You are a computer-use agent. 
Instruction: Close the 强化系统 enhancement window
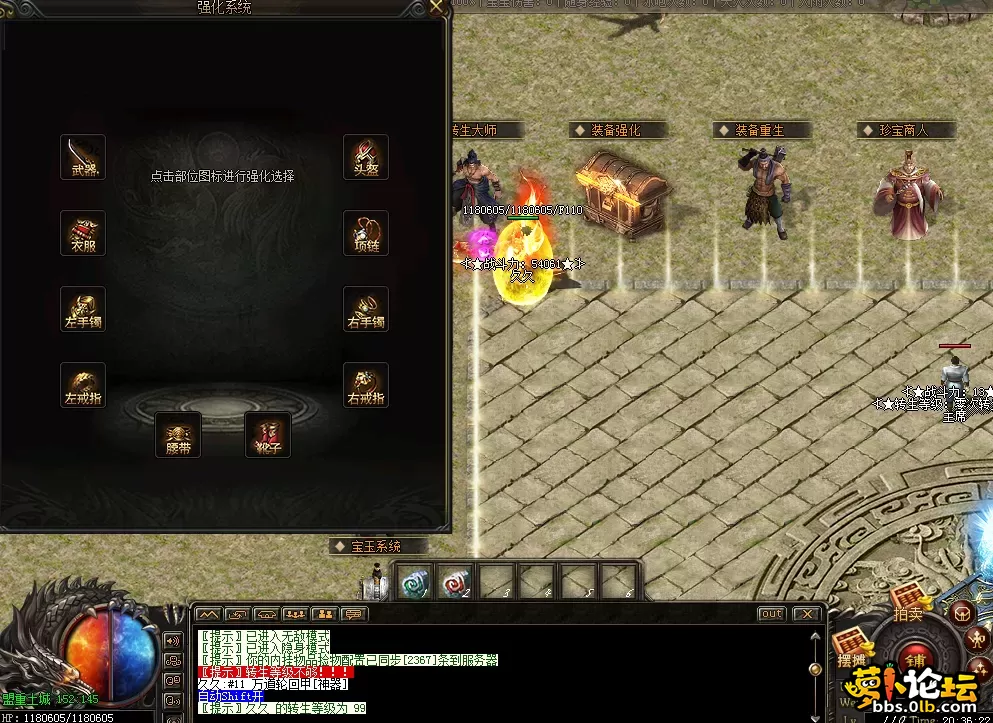click(436, 7)
